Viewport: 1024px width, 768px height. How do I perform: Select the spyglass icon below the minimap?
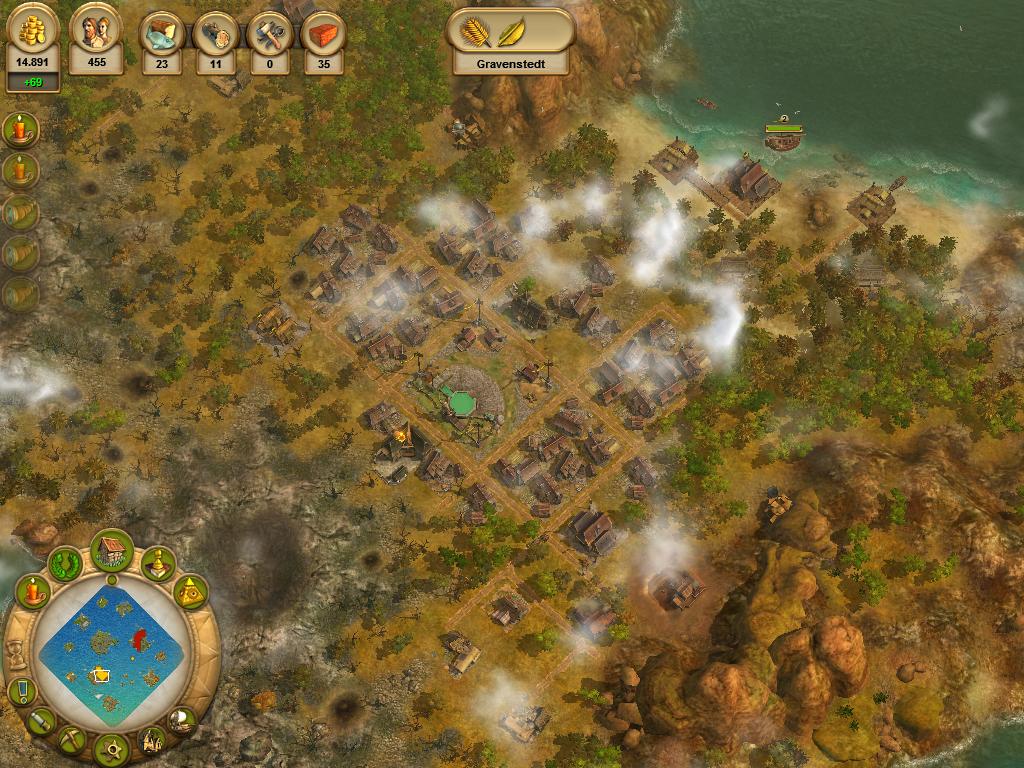(42, 720)
